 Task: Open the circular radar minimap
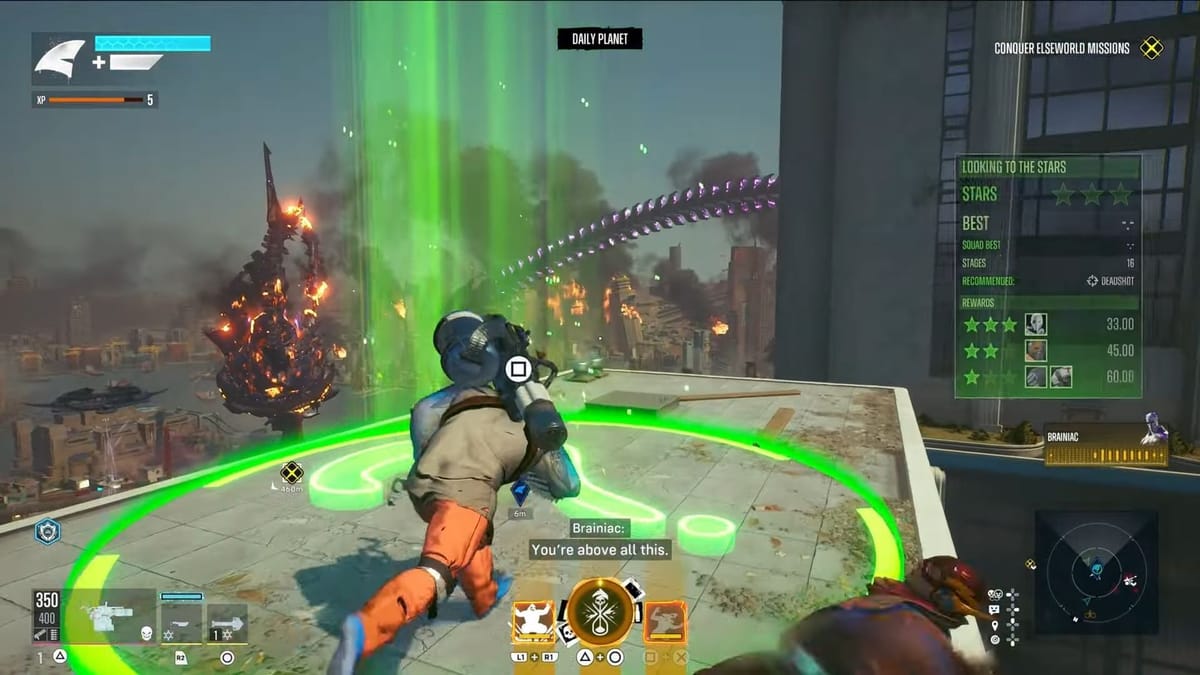1095,571
